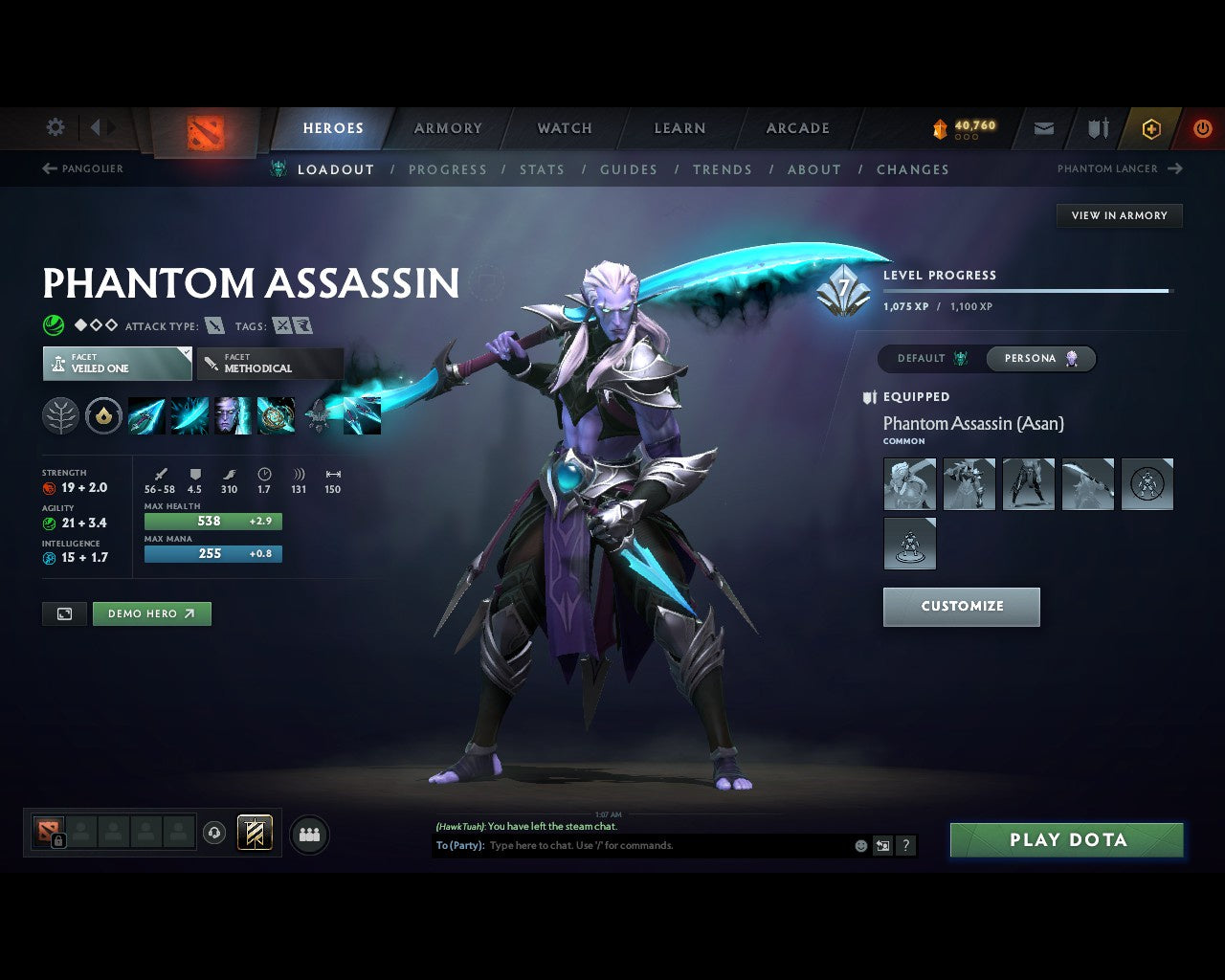The image size is (1225, 980).
Task: Customize Phantom Assassin's equipped items
Action: [x=961, y=607]
